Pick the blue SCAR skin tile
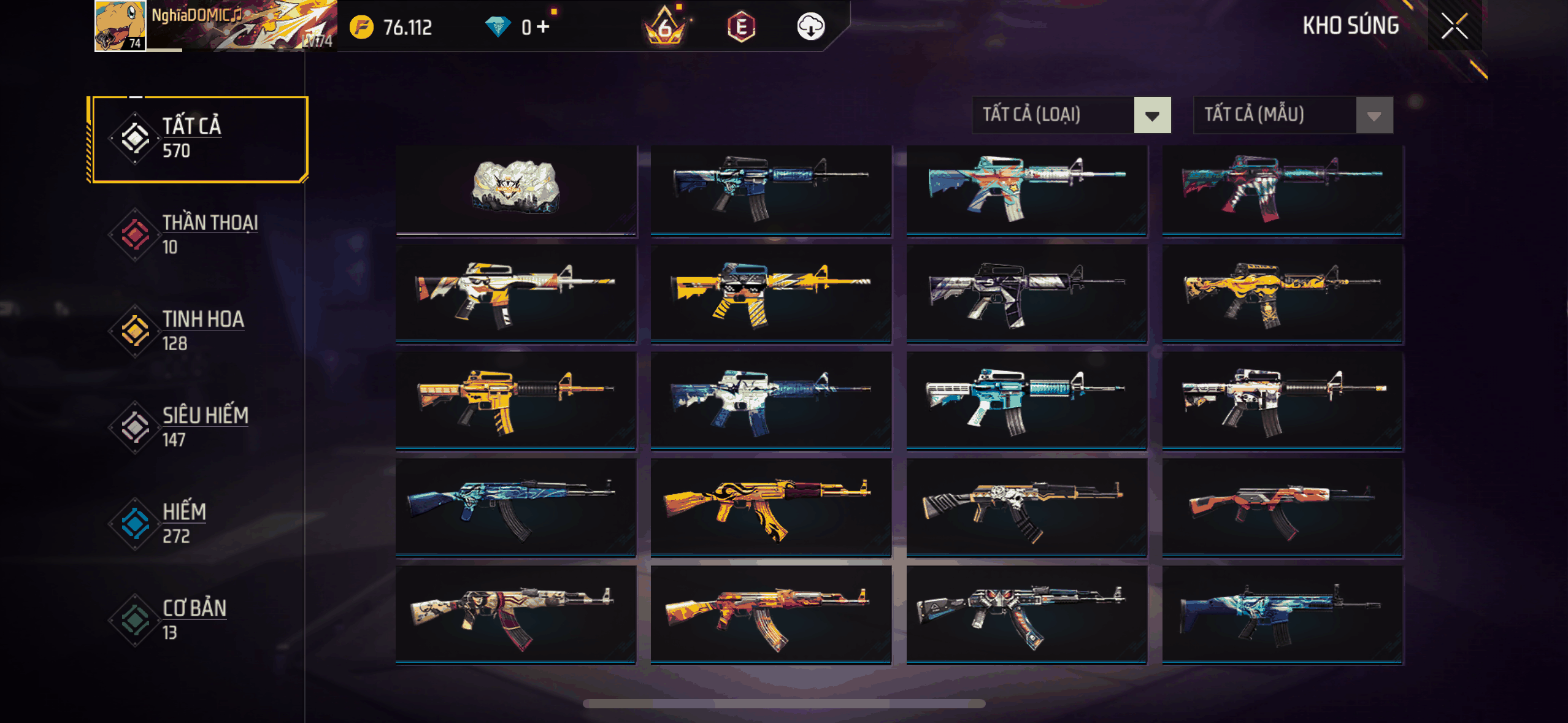The width and height of the screenshot is (1568, 723). tap(1282, 614)
